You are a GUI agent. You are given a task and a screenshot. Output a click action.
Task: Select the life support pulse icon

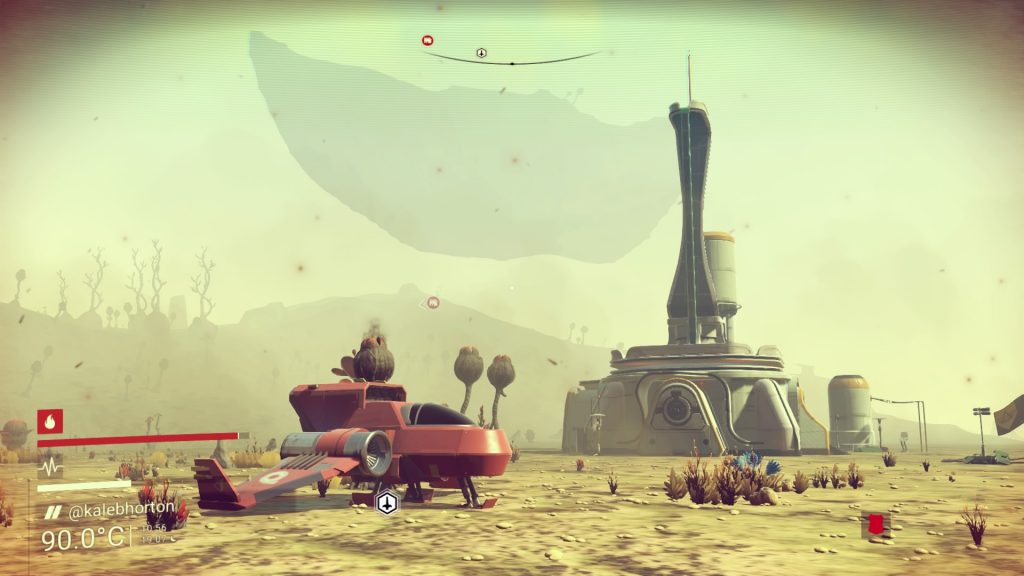(50, 467)
